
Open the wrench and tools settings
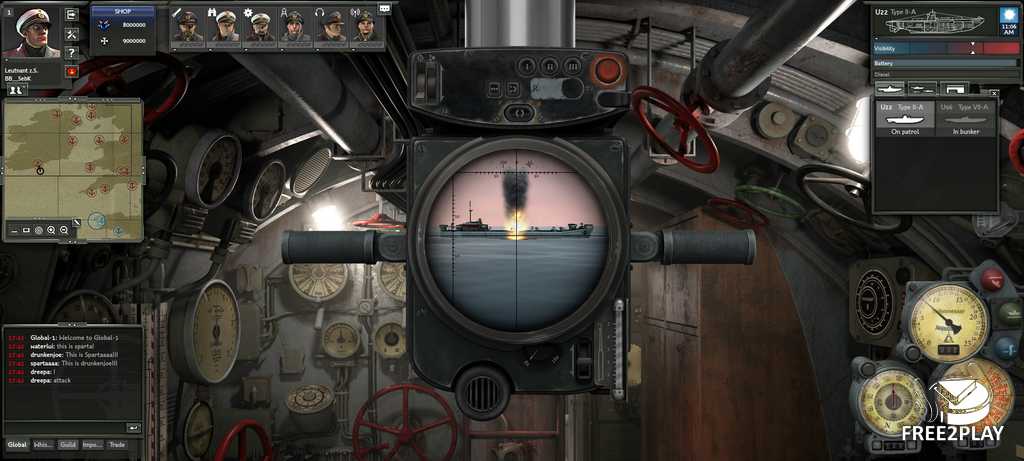[71, 33]
